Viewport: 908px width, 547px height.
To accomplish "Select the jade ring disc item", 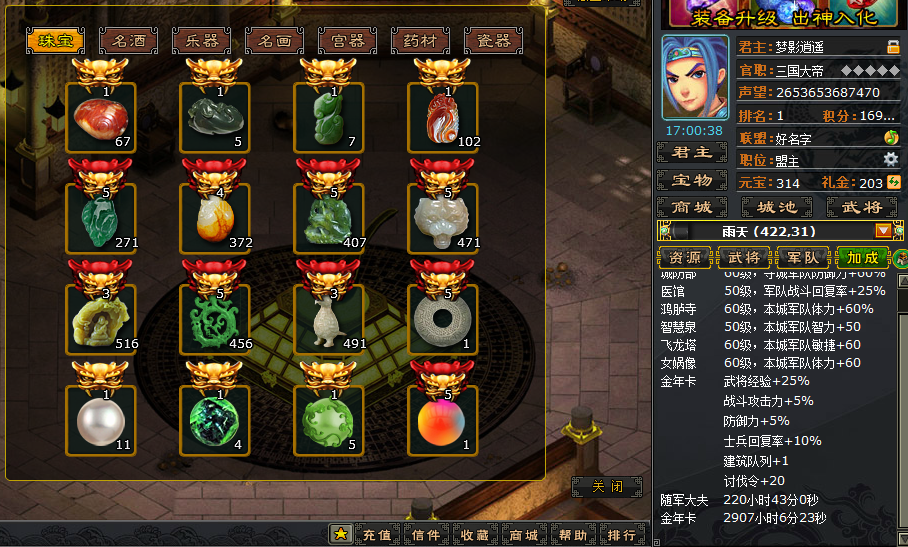I will tap(442, 319).
